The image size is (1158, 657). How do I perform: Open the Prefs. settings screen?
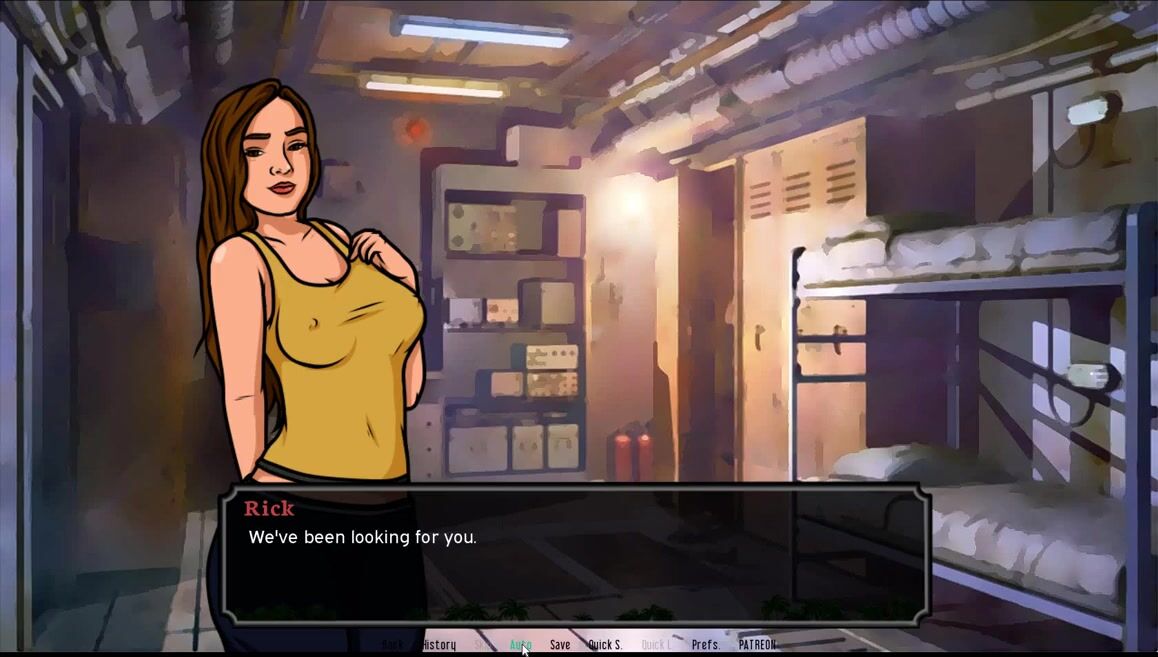(706, 645)
